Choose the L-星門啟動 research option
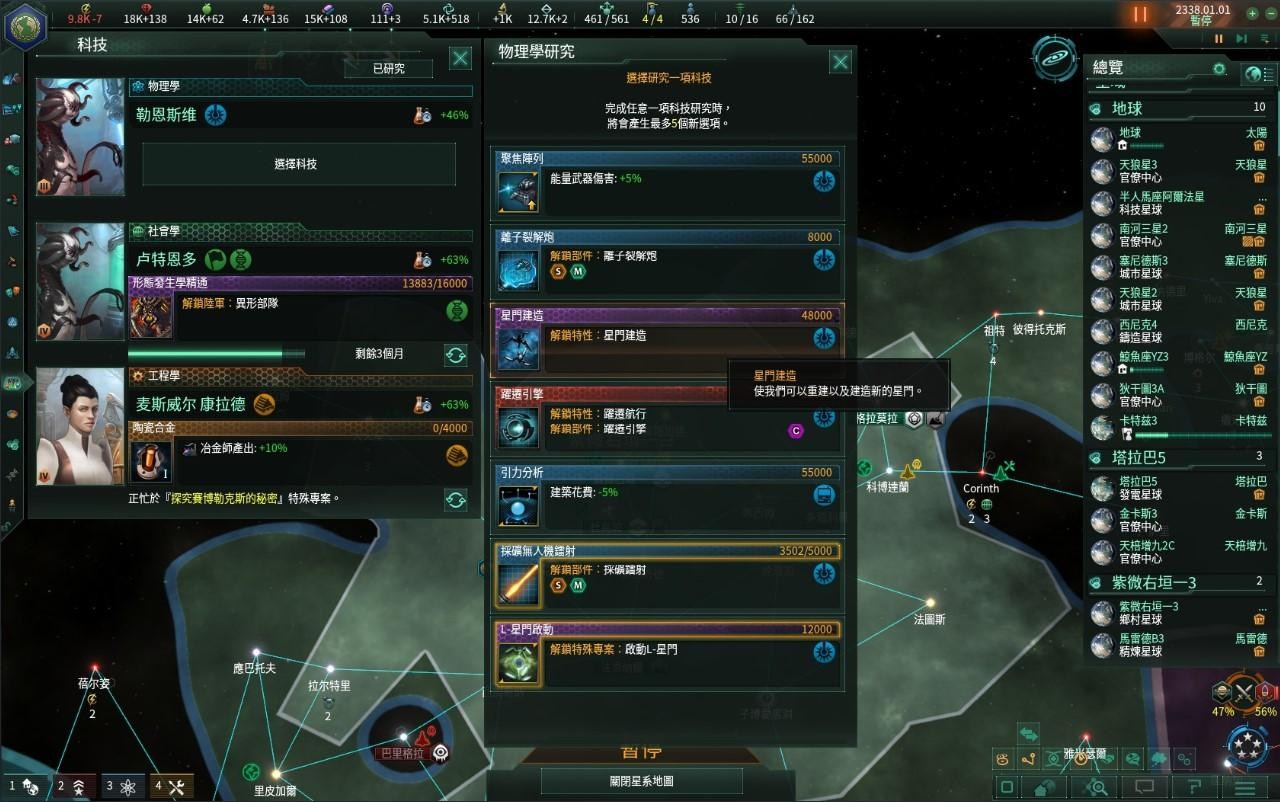1280x802 pixels. tap(667, 653)
